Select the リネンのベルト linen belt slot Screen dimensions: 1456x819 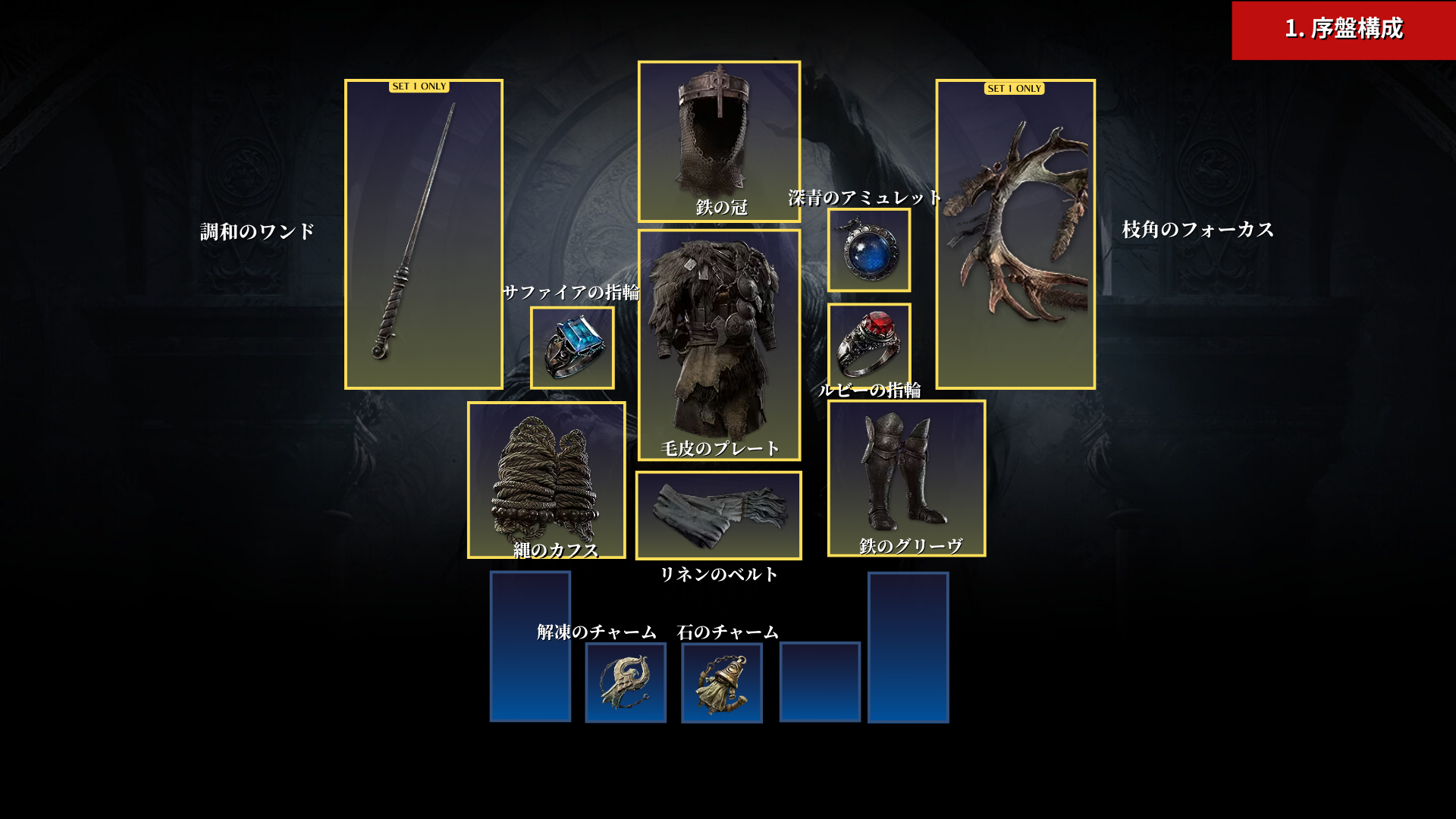(718, 516)
